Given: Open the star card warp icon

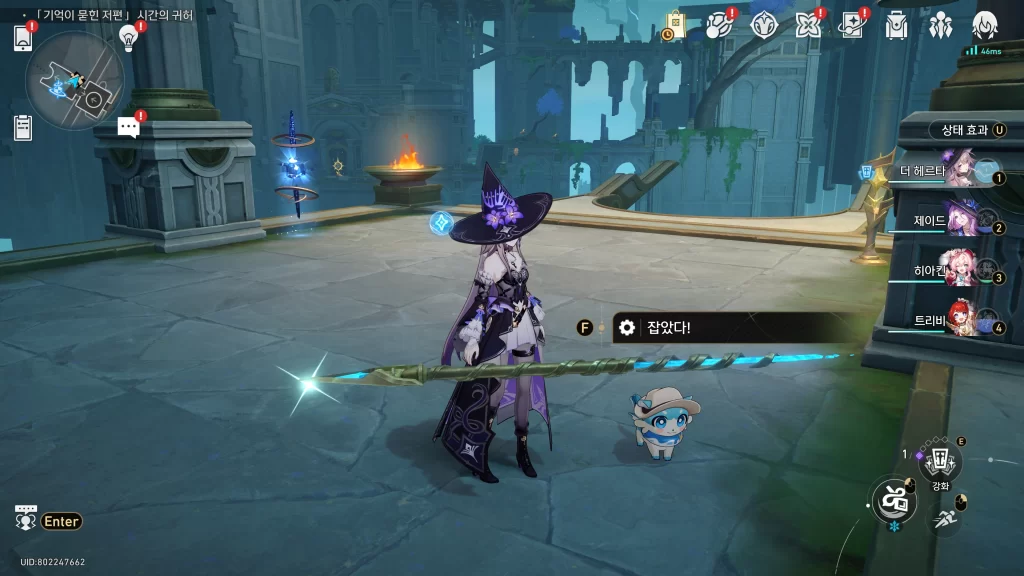Looking at the screenshot, I should pyautogui.click(x=852, y=26).
